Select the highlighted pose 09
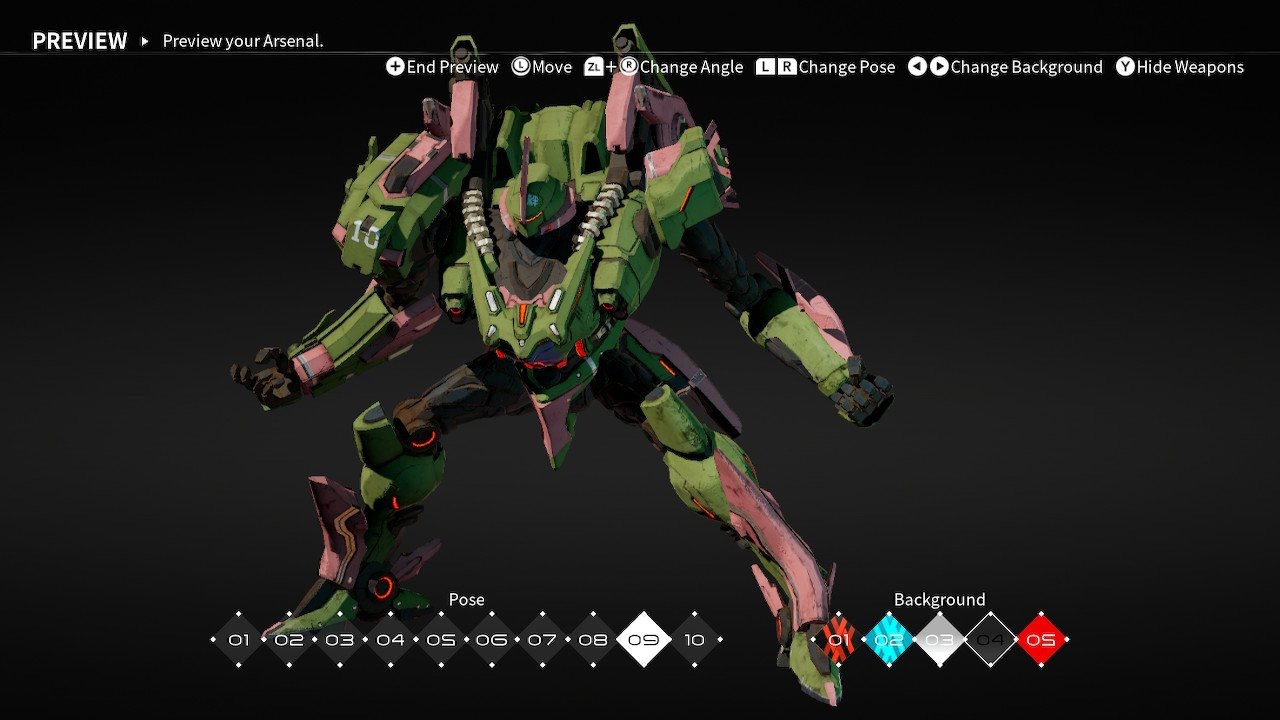This screenshot has width=1280, height=720. click(644, 640)
